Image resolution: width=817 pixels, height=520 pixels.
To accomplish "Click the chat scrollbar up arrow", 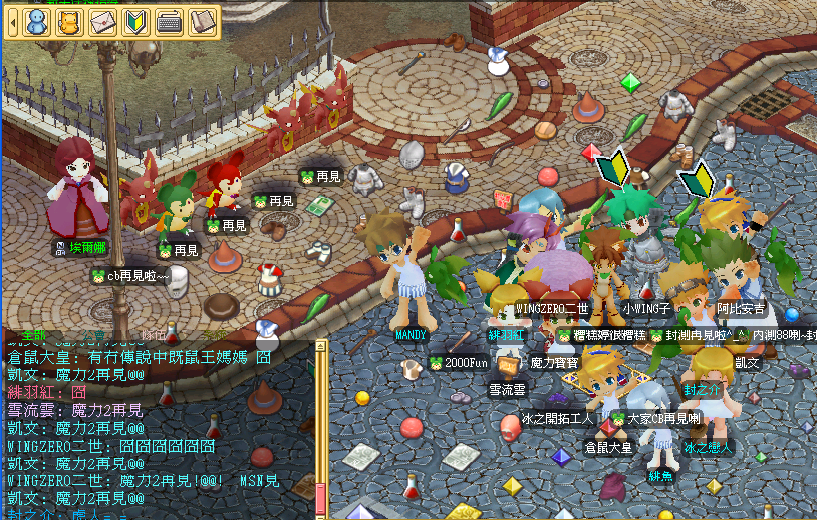I will (x=321, y=347).
